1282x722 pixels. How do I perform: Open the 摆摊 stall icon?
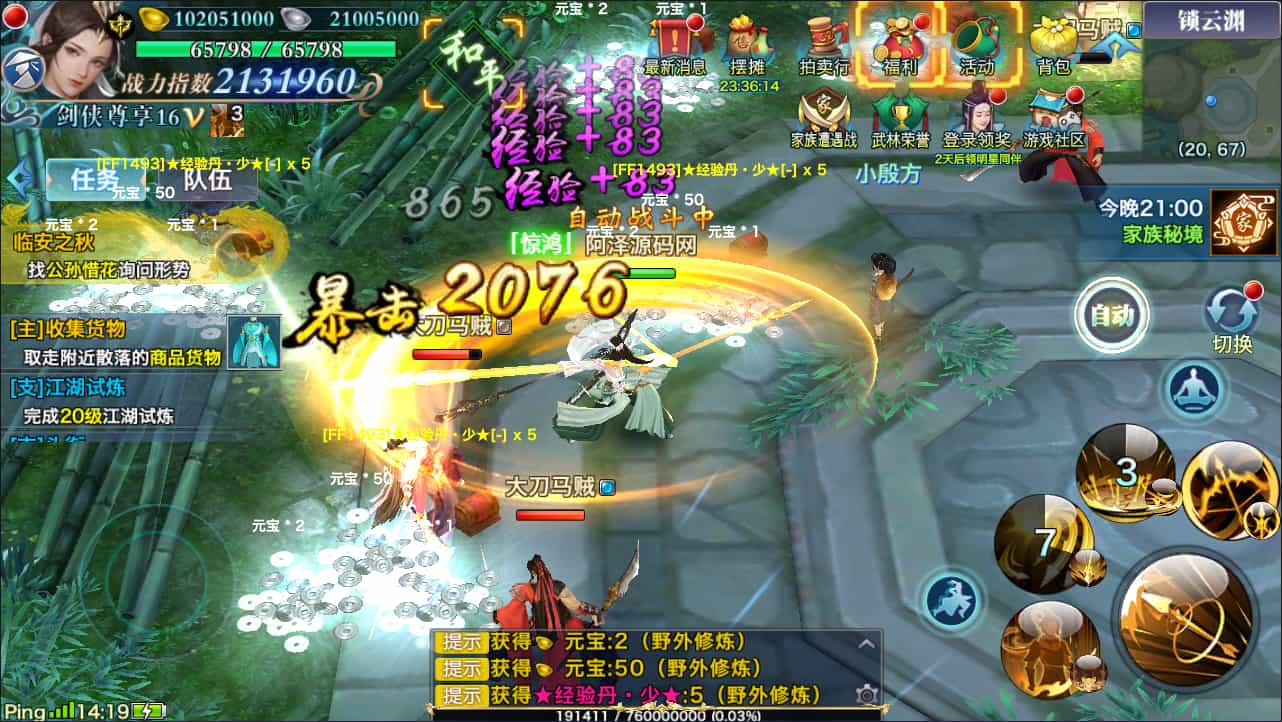[747, 44]
